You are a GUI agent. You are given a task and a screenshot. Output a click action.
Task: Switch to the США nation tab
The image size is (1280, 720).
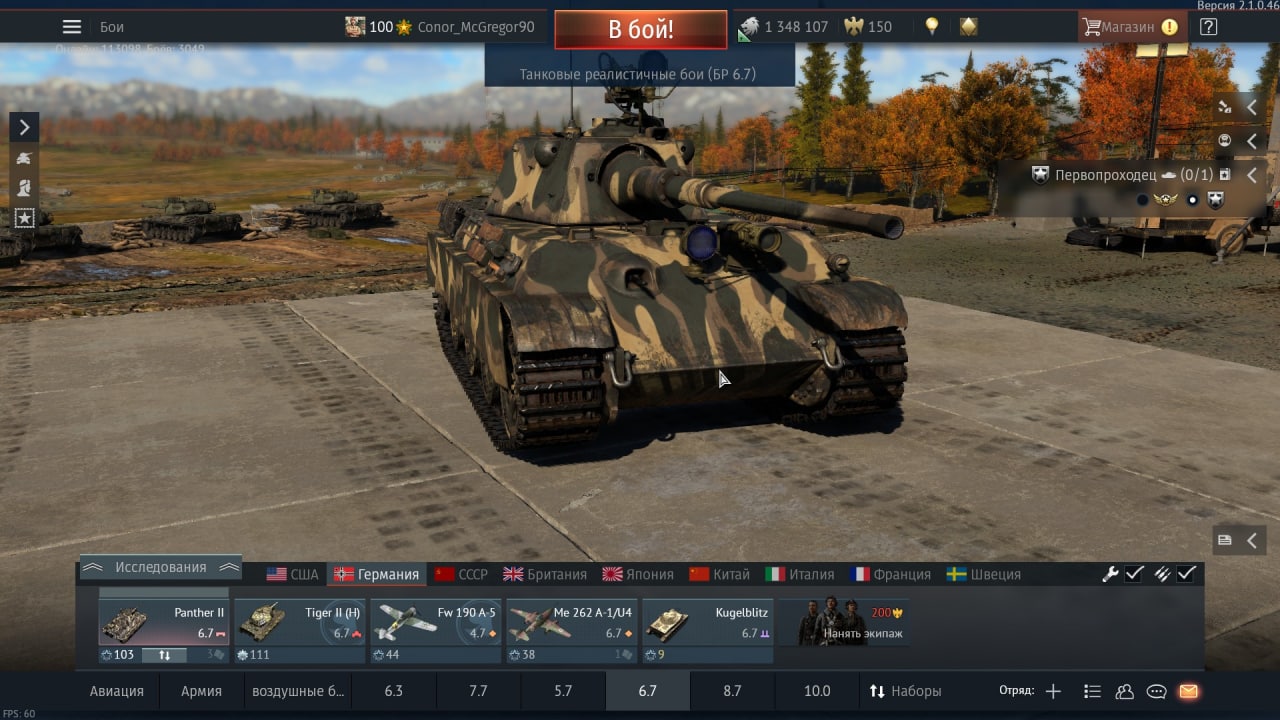click(292, 574)
